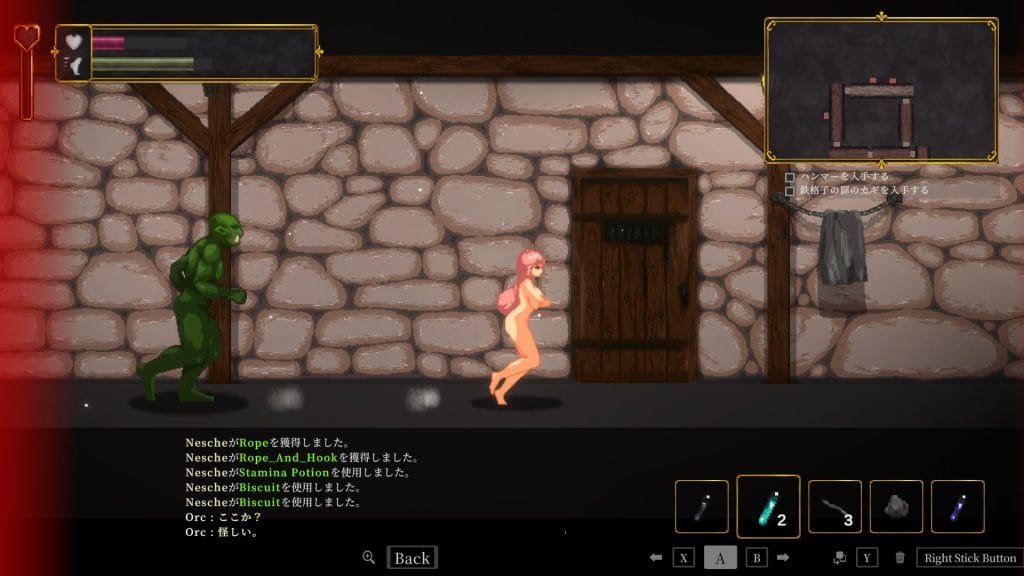Viewport: 1024px width, 576px height.
Task: Pick the blue potion hotbar slot
Action: [x=957, y=507]
